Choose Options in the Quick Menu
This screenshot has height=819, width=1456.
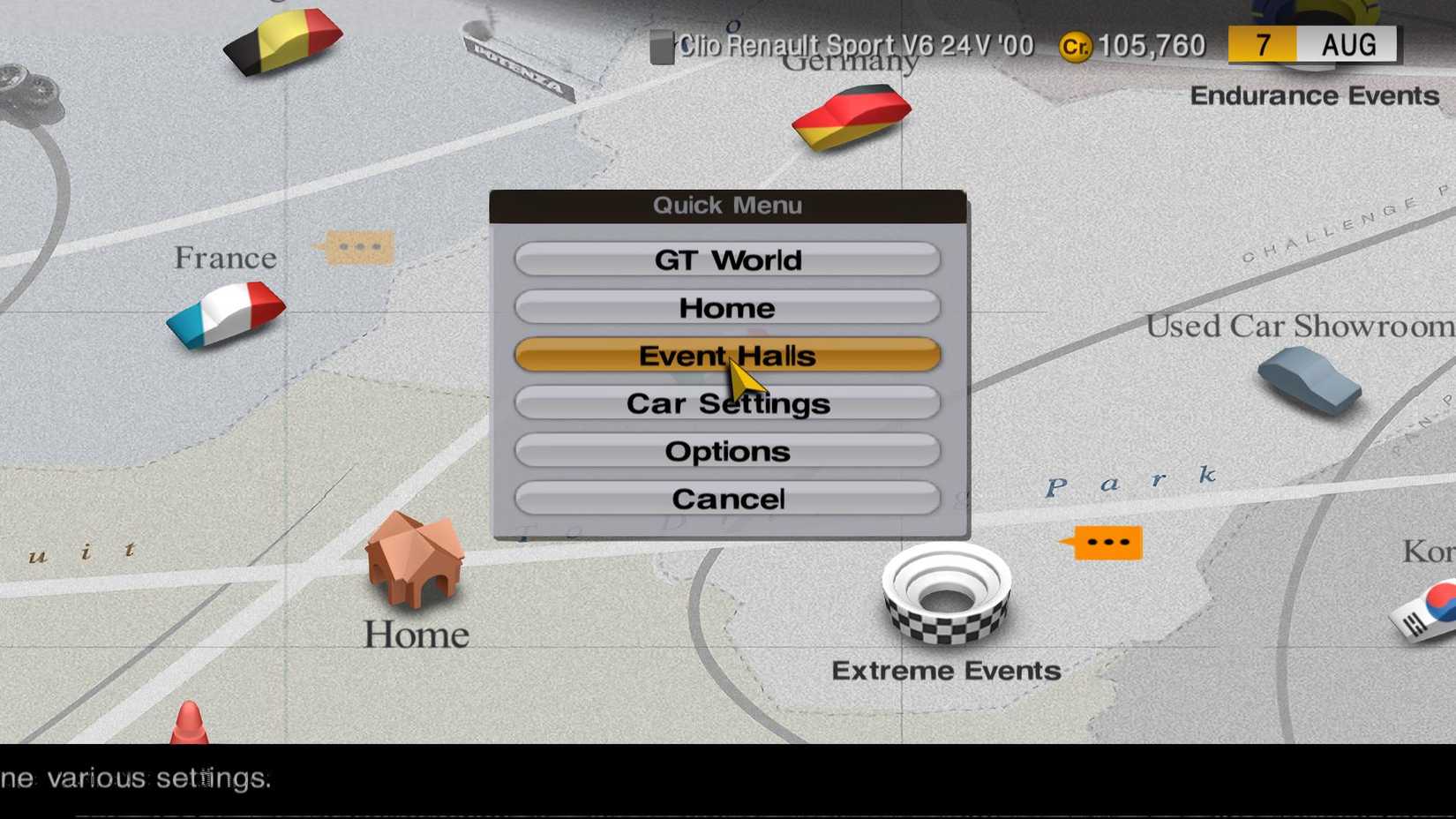tap(726, 451)
